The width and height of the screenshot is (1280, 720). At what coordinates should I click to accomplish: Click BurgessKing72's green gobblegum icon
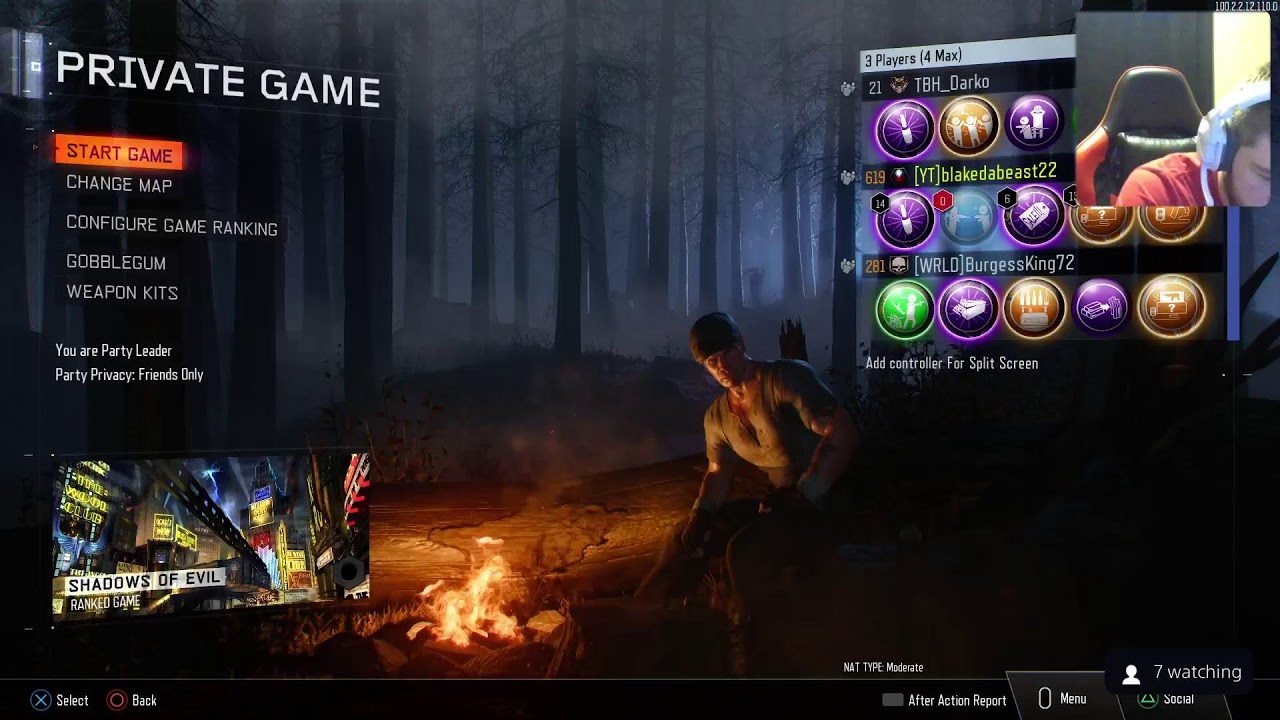904,307
